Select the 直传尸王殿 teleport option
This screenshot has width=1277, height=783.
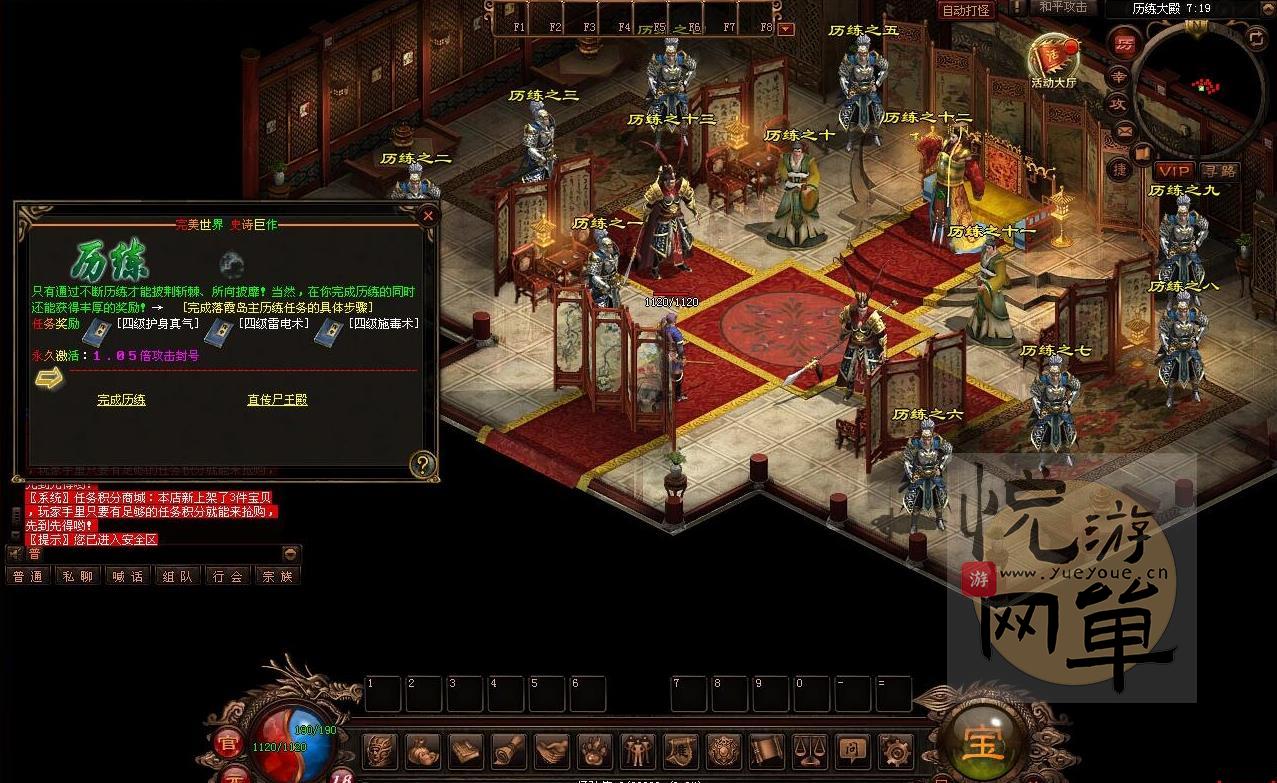click(x=277, y=400)
